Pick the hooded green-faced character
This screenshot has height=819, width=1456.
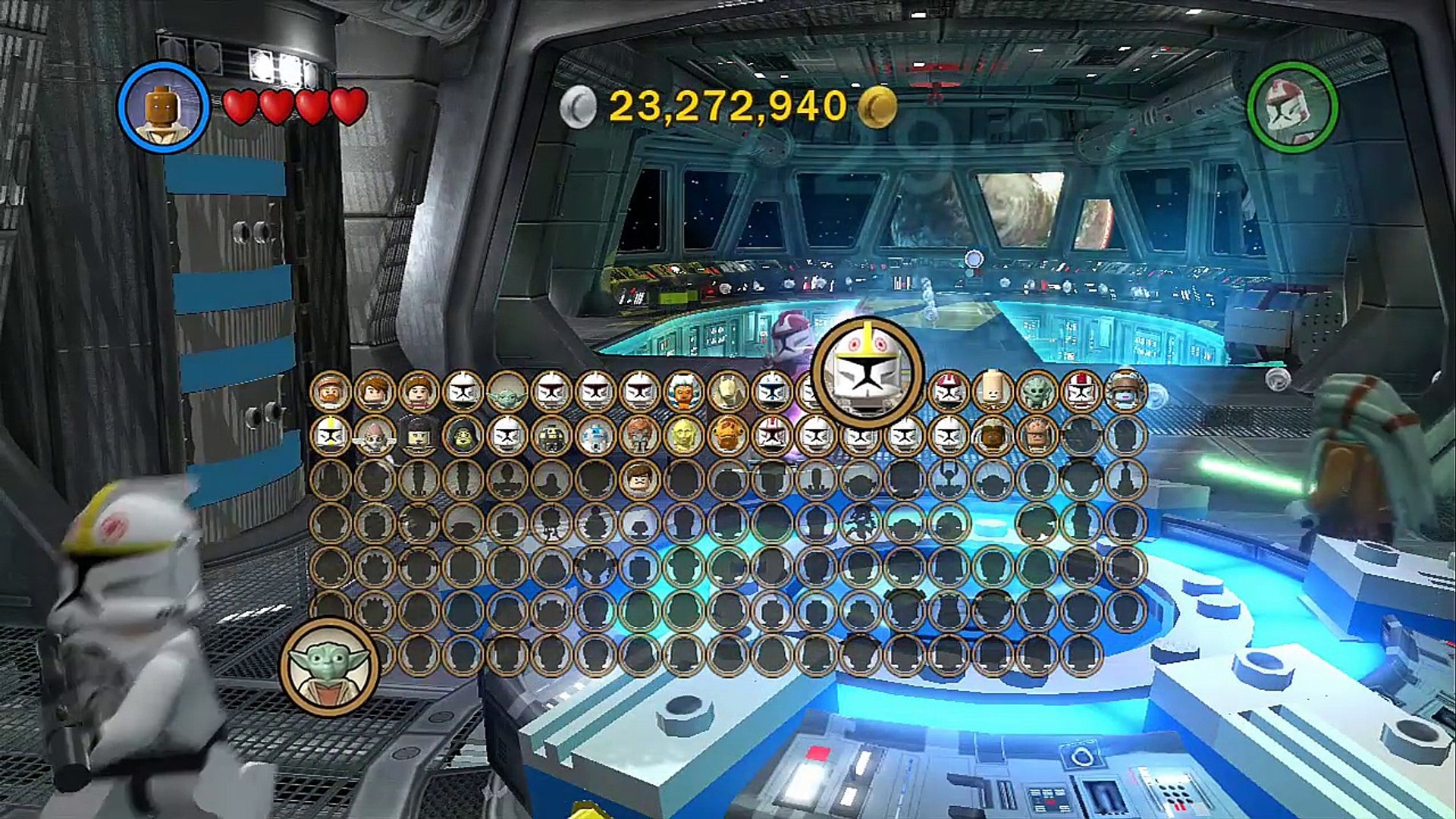tap(463, 436)
